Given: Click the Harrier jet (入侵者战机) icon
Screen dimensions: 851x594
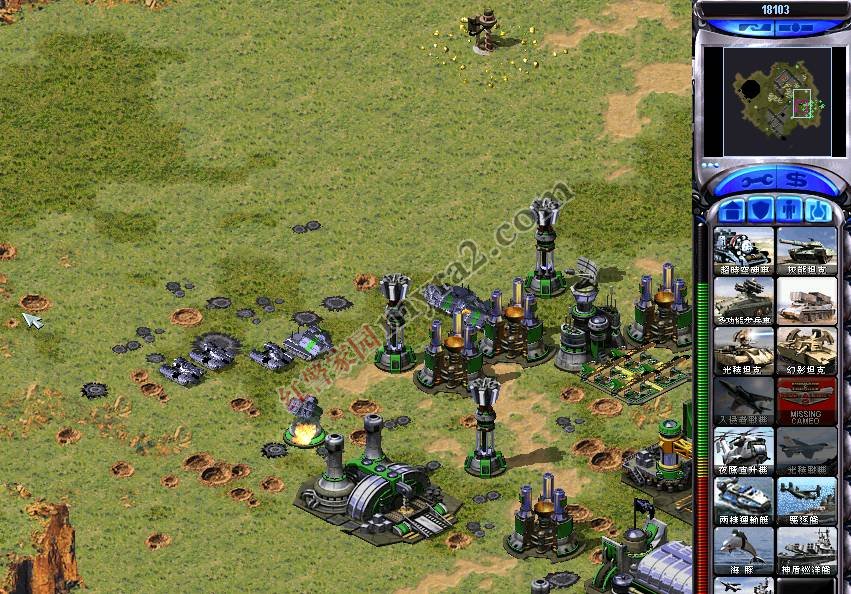Looking at the screenshot, I should click(x=743, y=401).
